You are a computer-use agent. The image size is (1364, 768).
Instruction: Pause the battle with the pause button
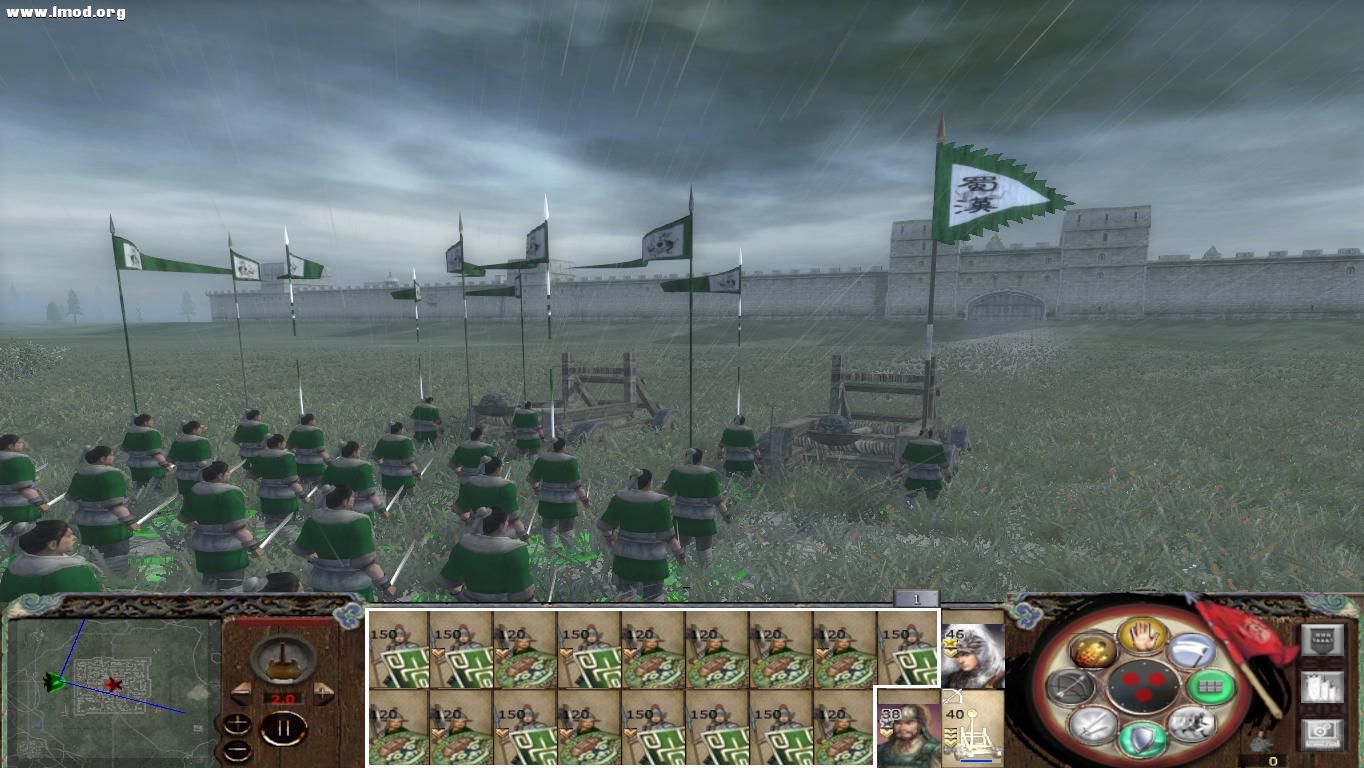(x=285, y=727)
